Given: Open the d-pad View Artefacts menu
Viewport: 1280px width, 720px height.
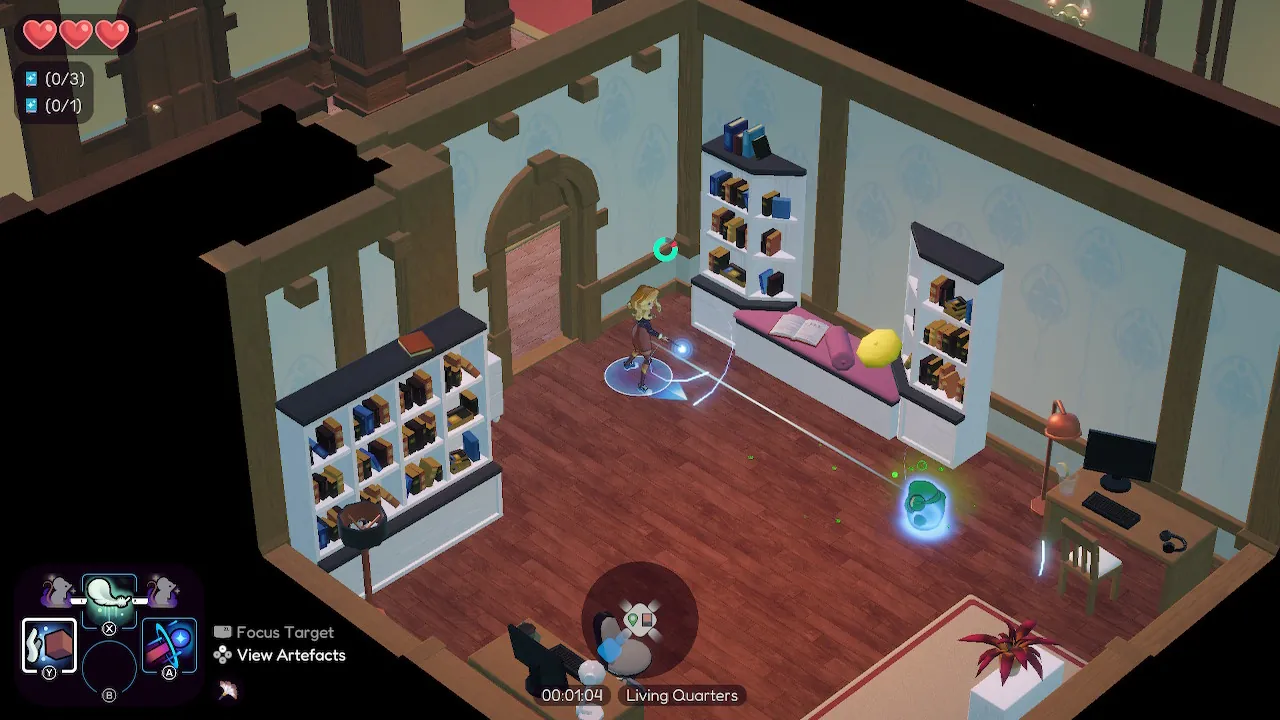Looking at the screenshot, I should click(222, 655).
